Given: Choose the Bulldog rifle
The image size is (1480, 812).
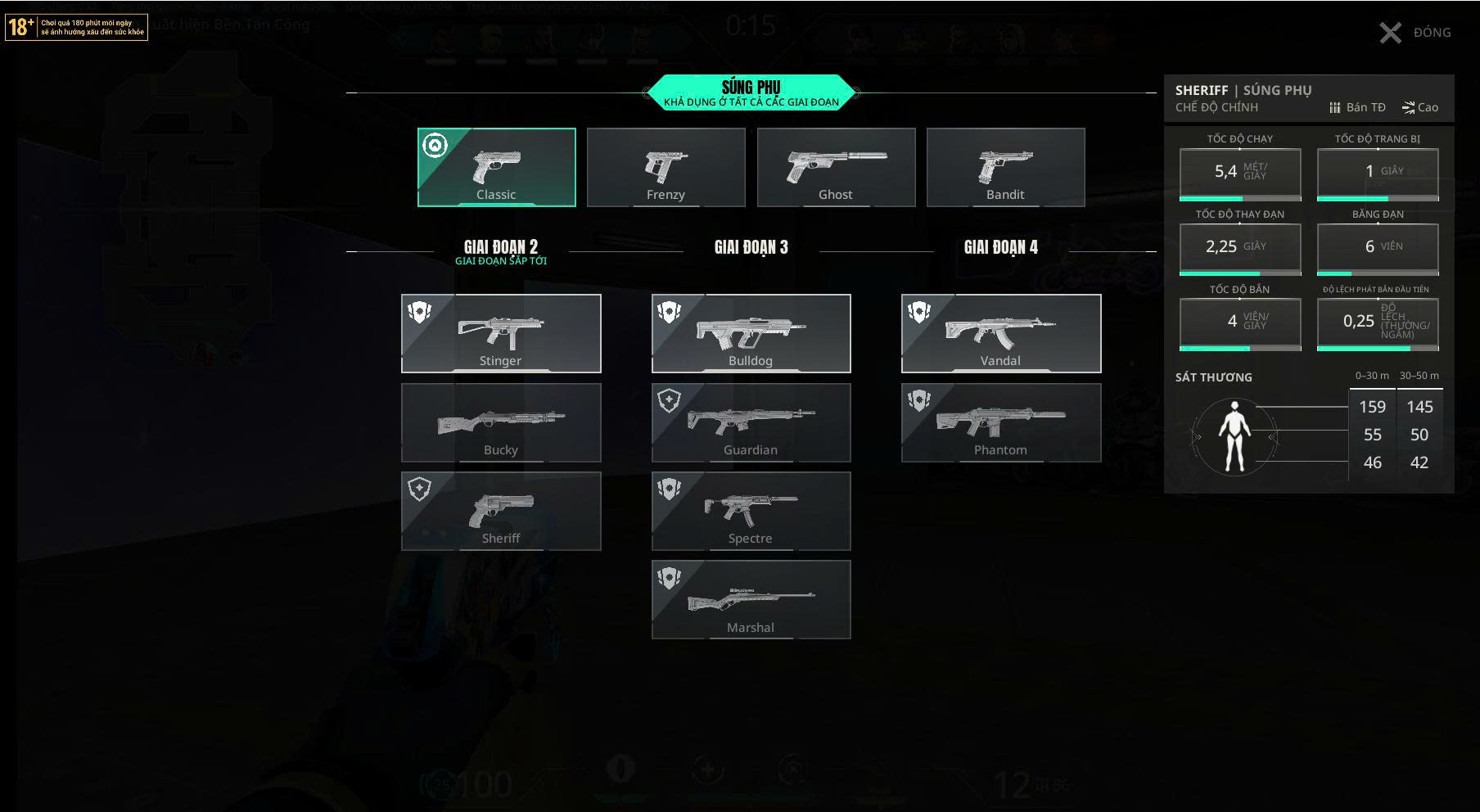Looking at the screenshot, I should (751, 333).
